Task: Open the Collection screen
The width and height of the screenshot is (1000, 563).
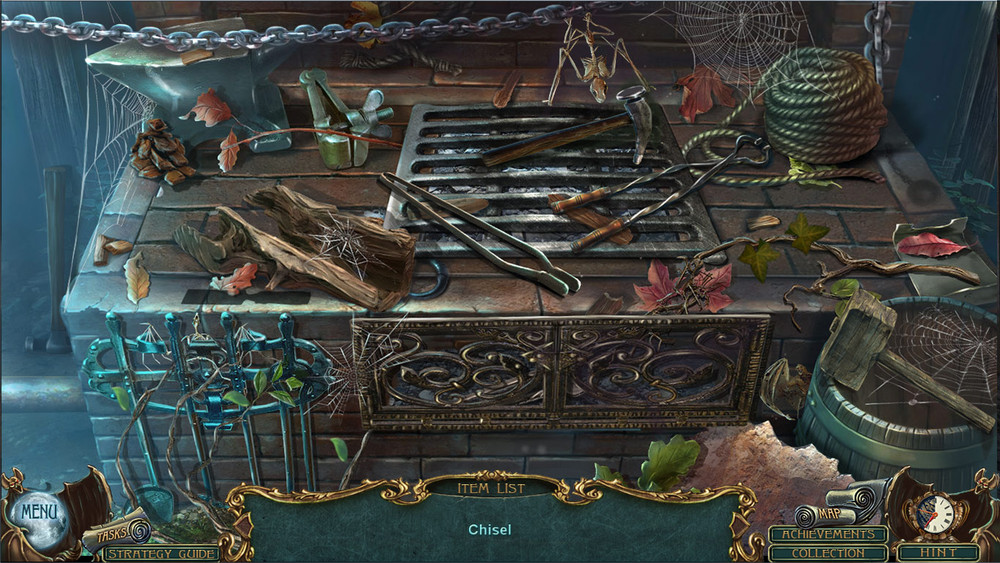Action: pos(828,553)
